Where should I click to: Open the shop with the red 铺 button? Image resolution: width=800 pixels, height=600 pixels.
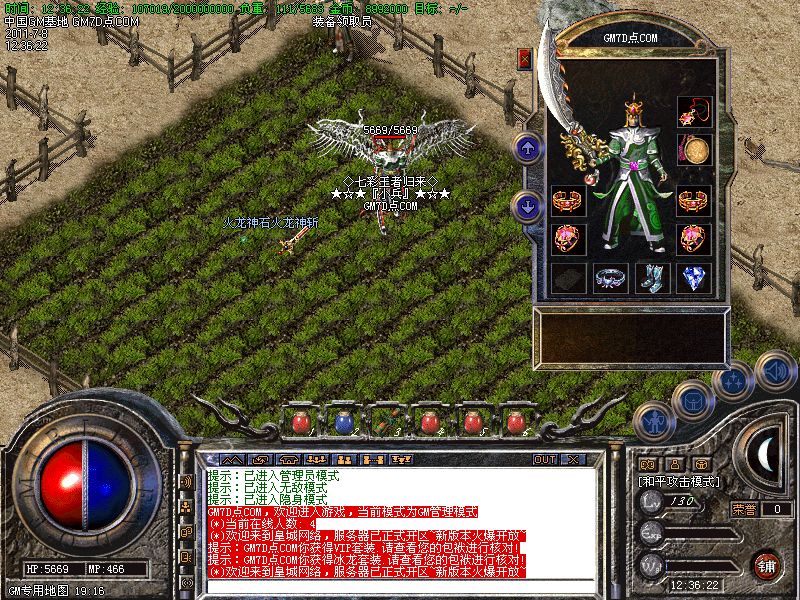pyautogui.click(x=767, y=564)
